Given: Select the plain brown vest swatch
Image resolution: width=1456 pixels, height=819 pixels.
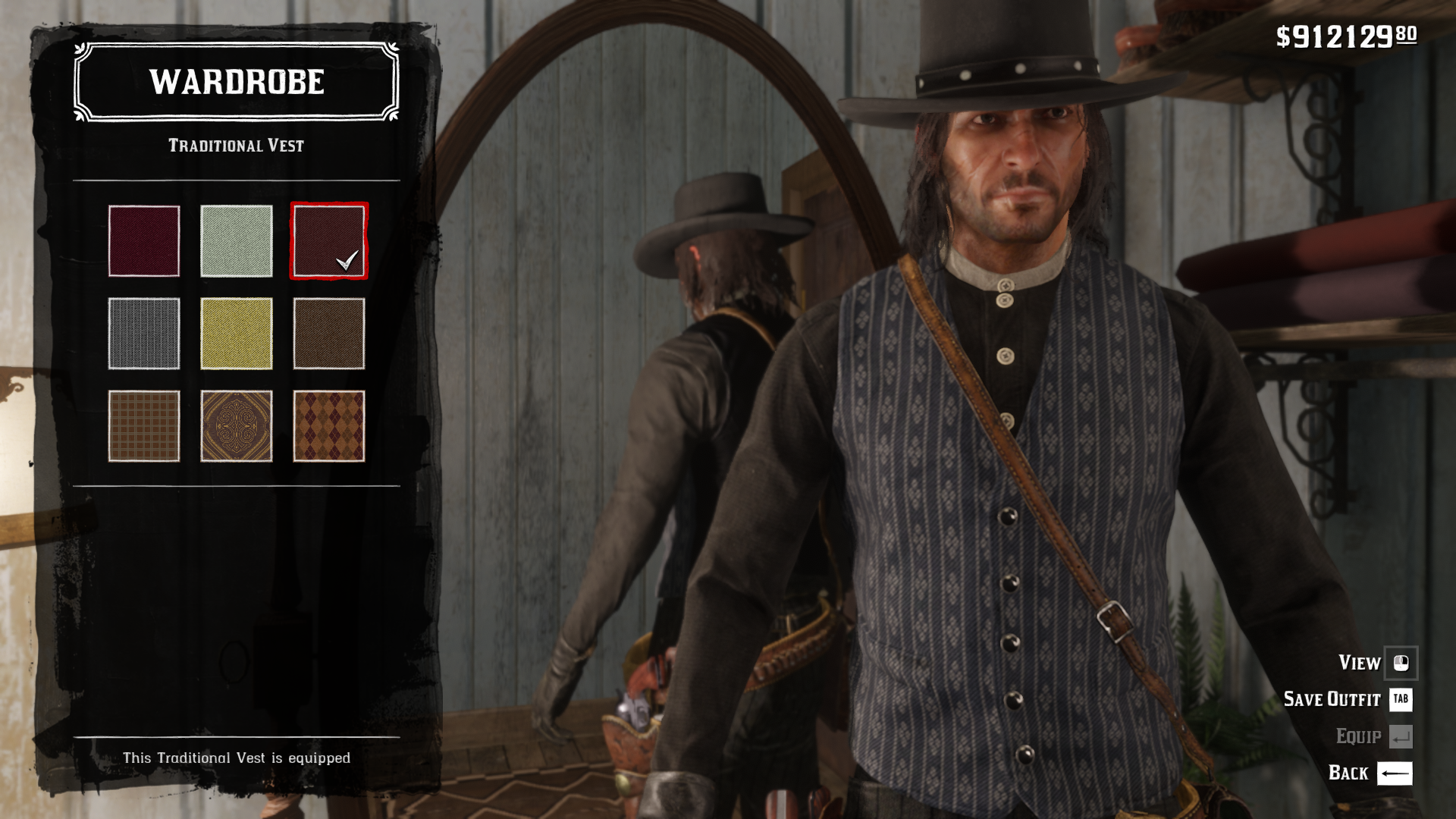Looking at the screenshot, I should pyautogui.click(x=329, y=334).
